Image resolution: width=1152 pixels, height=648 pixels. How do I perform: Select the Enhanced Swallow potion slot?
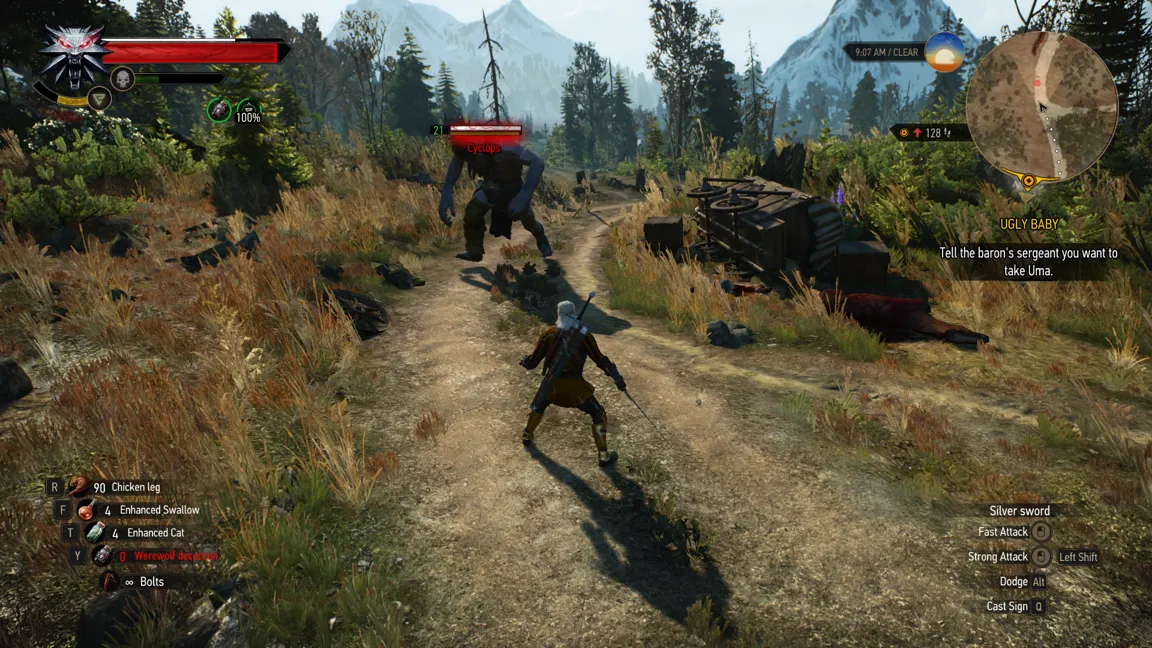click(x=87, y=510)
